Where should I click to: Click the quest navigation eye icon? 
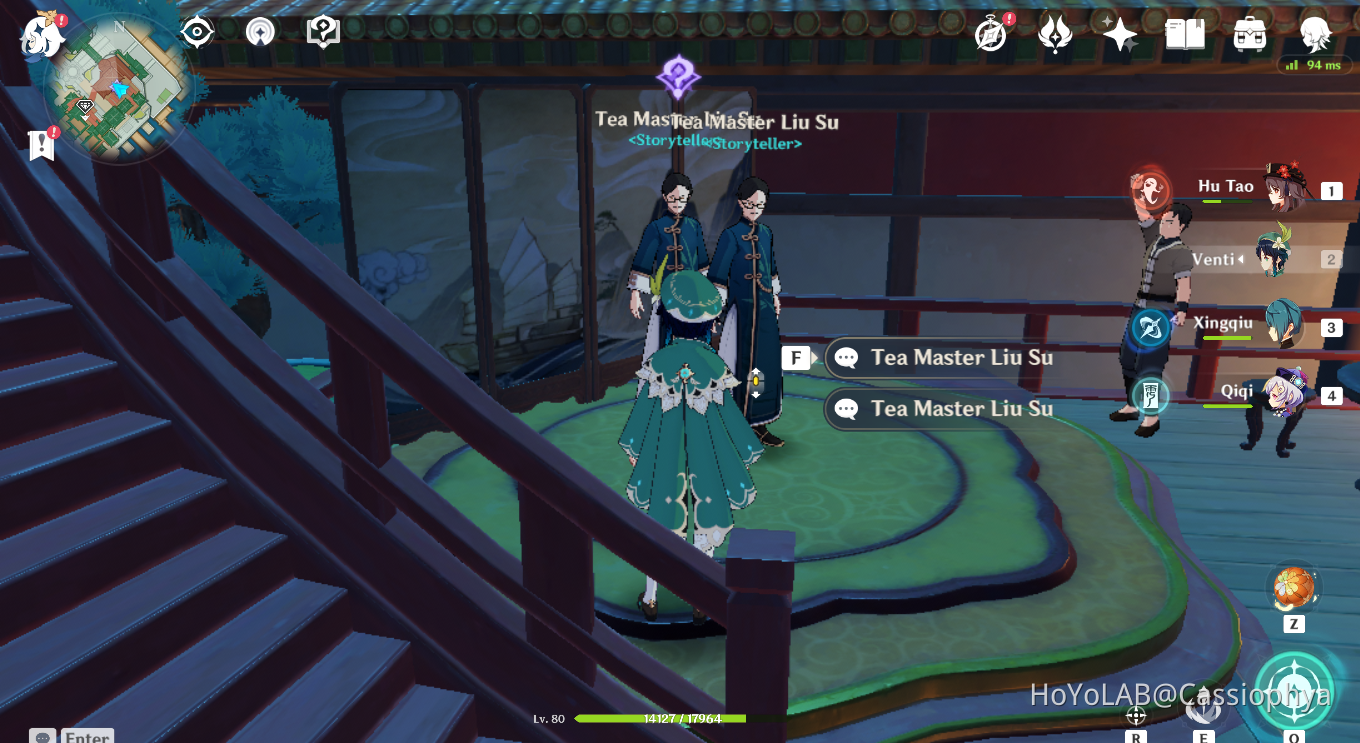click(x=196, y=32)
